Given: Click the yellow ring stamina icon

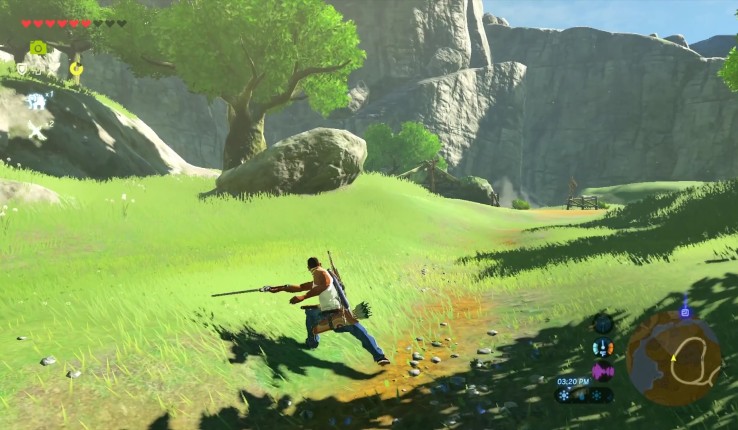Looking at the screenshot, I should point(76,69).
